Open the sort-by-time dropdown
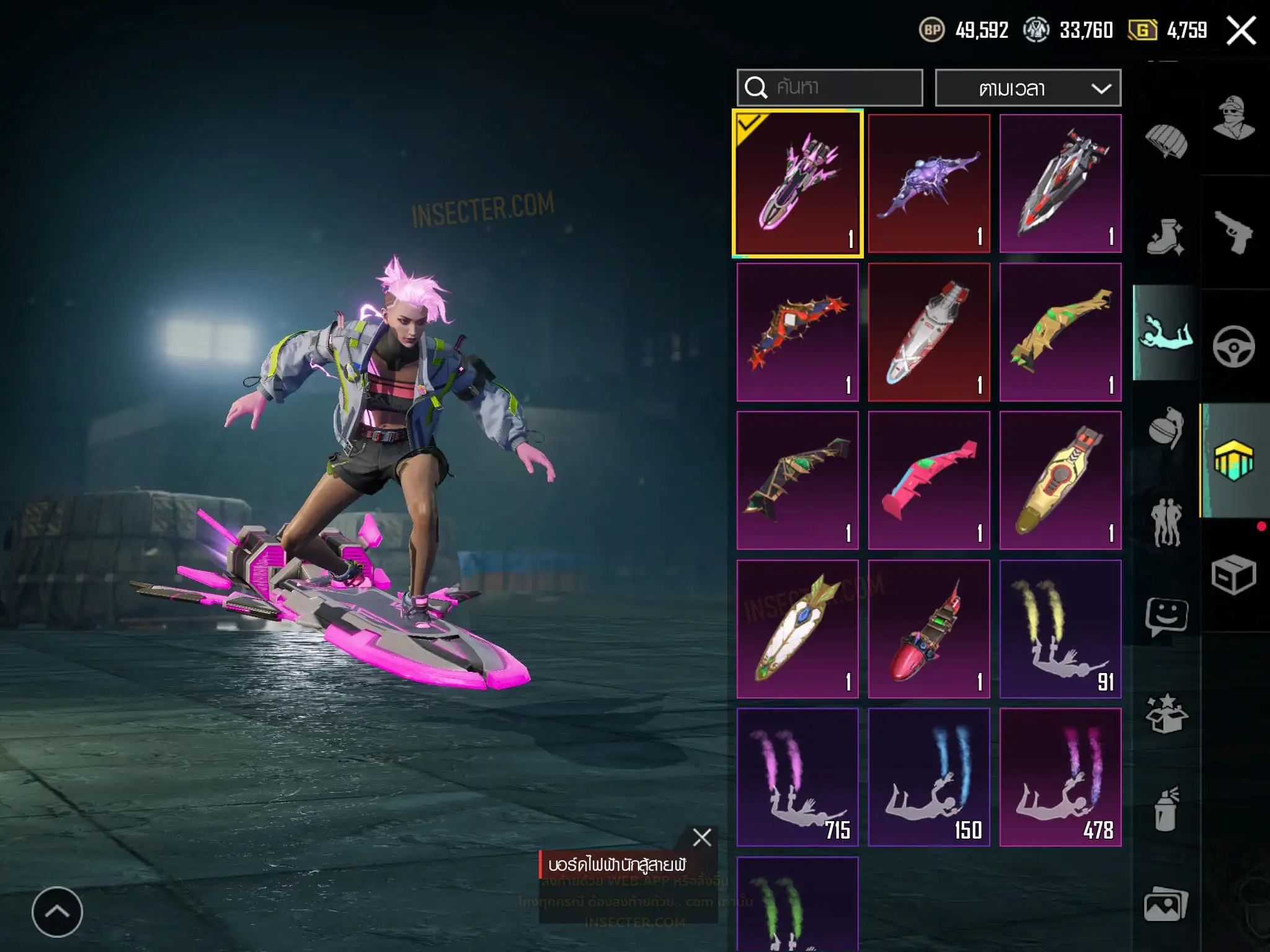Image resolution: width=1270 pixels, height=952 pixels. (1028, 88)
